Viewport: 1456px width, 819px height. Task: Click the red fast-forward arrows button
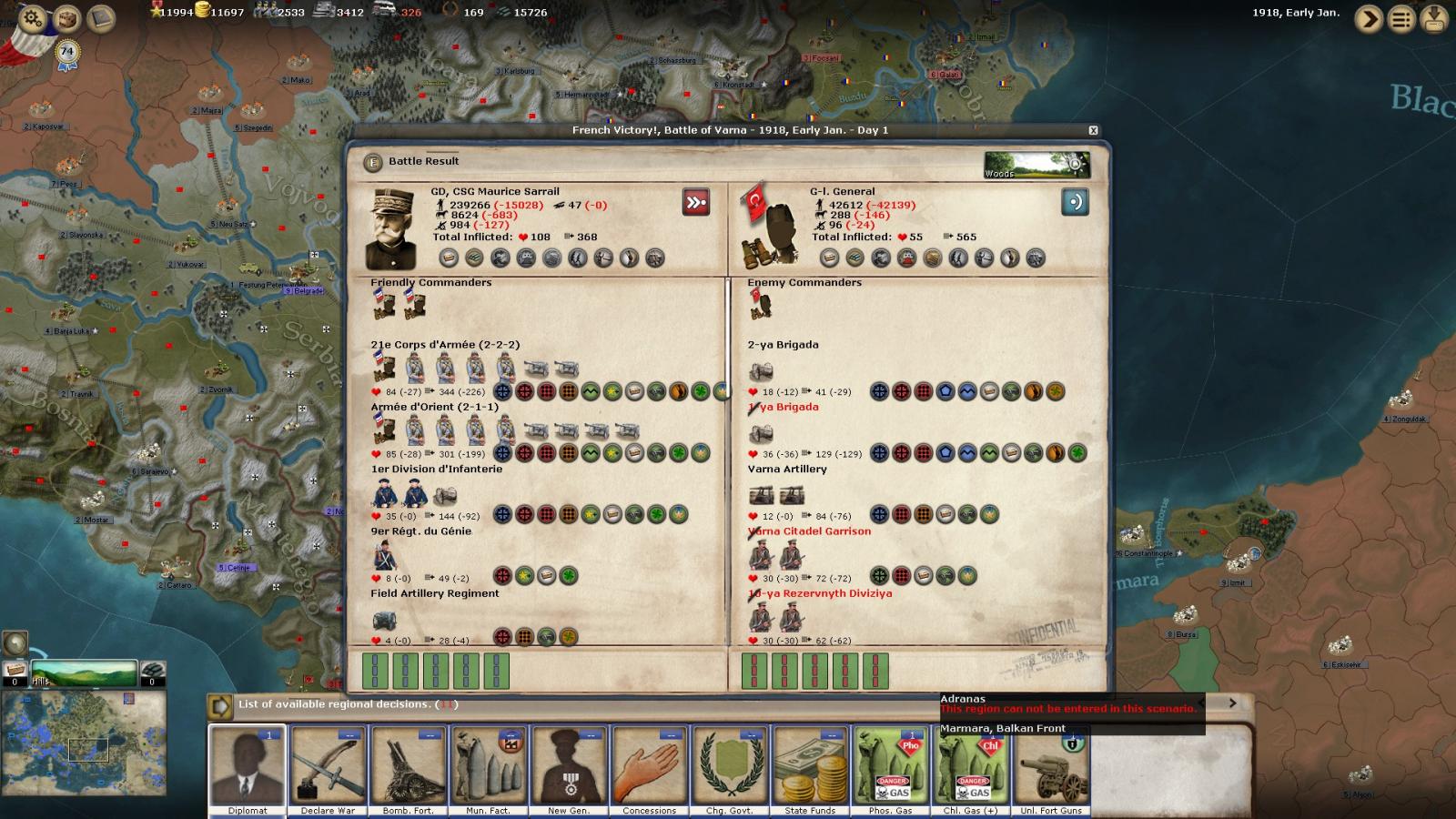(x=696, y=202)
